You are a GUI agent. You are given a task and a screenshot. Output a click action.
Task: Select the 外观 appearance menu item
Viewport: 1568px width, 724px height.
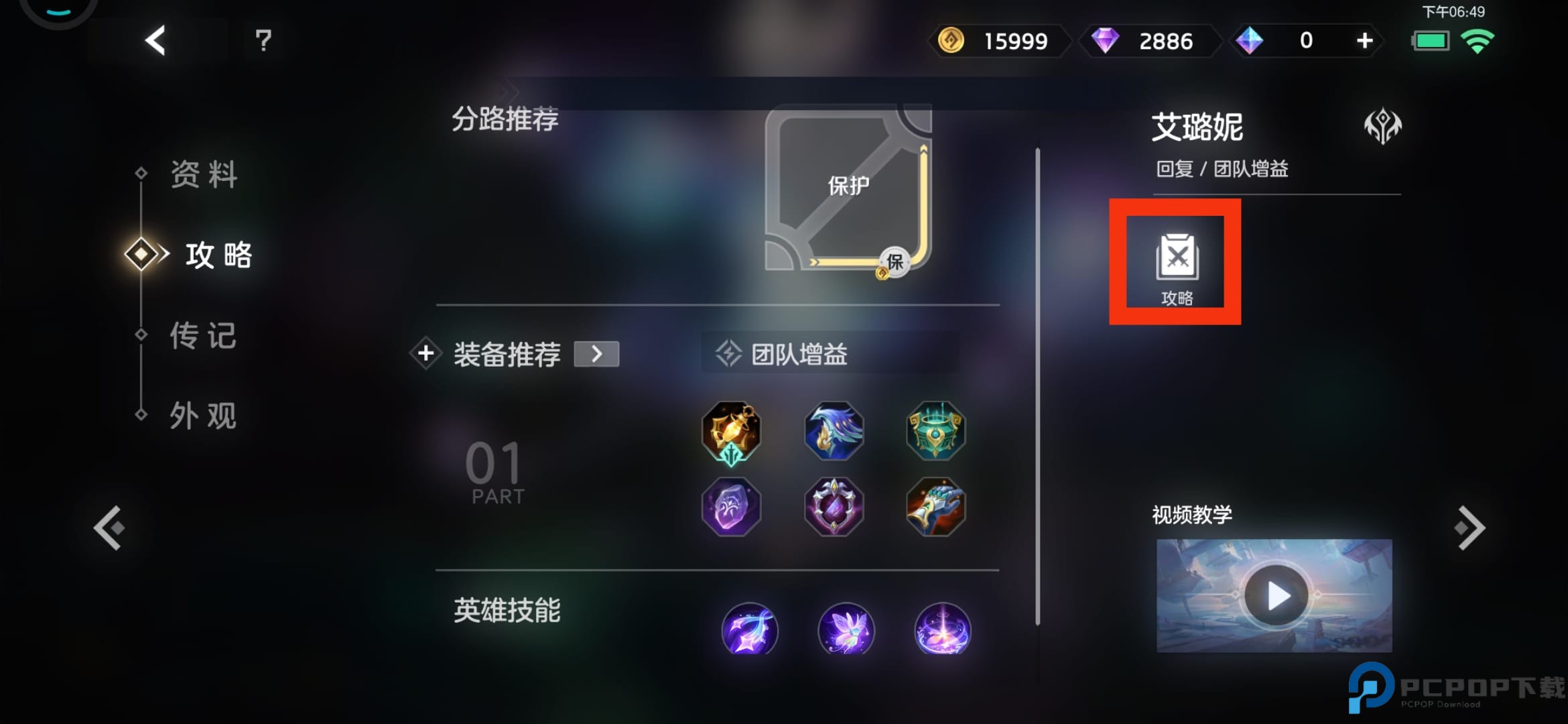(x=203, y=416)
